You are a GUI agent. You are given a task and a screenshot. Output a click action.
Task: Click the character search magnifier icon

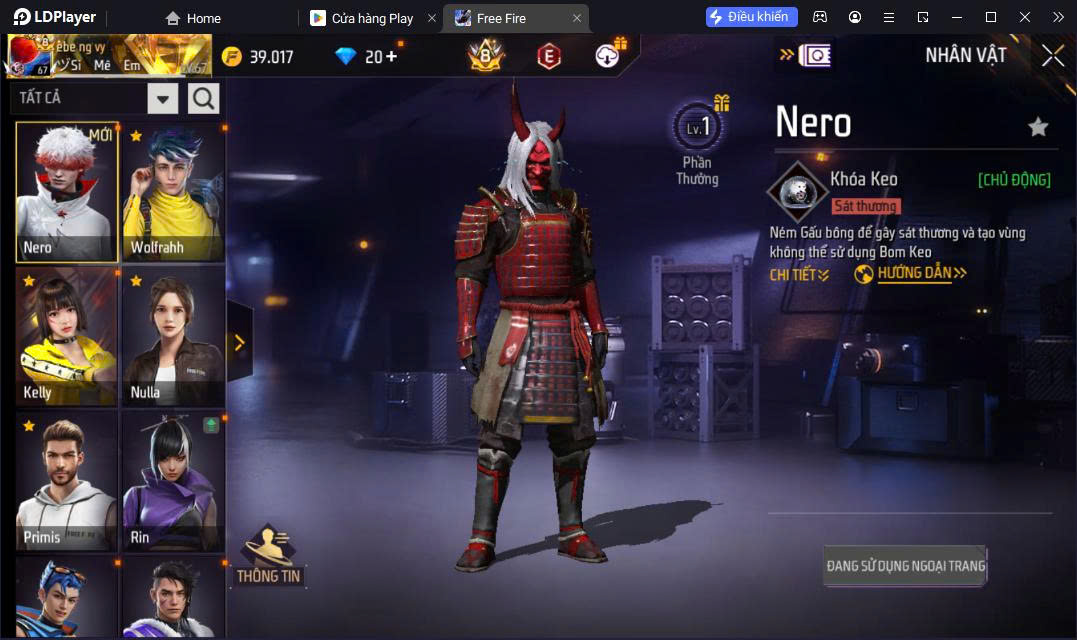[x=204, y=98]
